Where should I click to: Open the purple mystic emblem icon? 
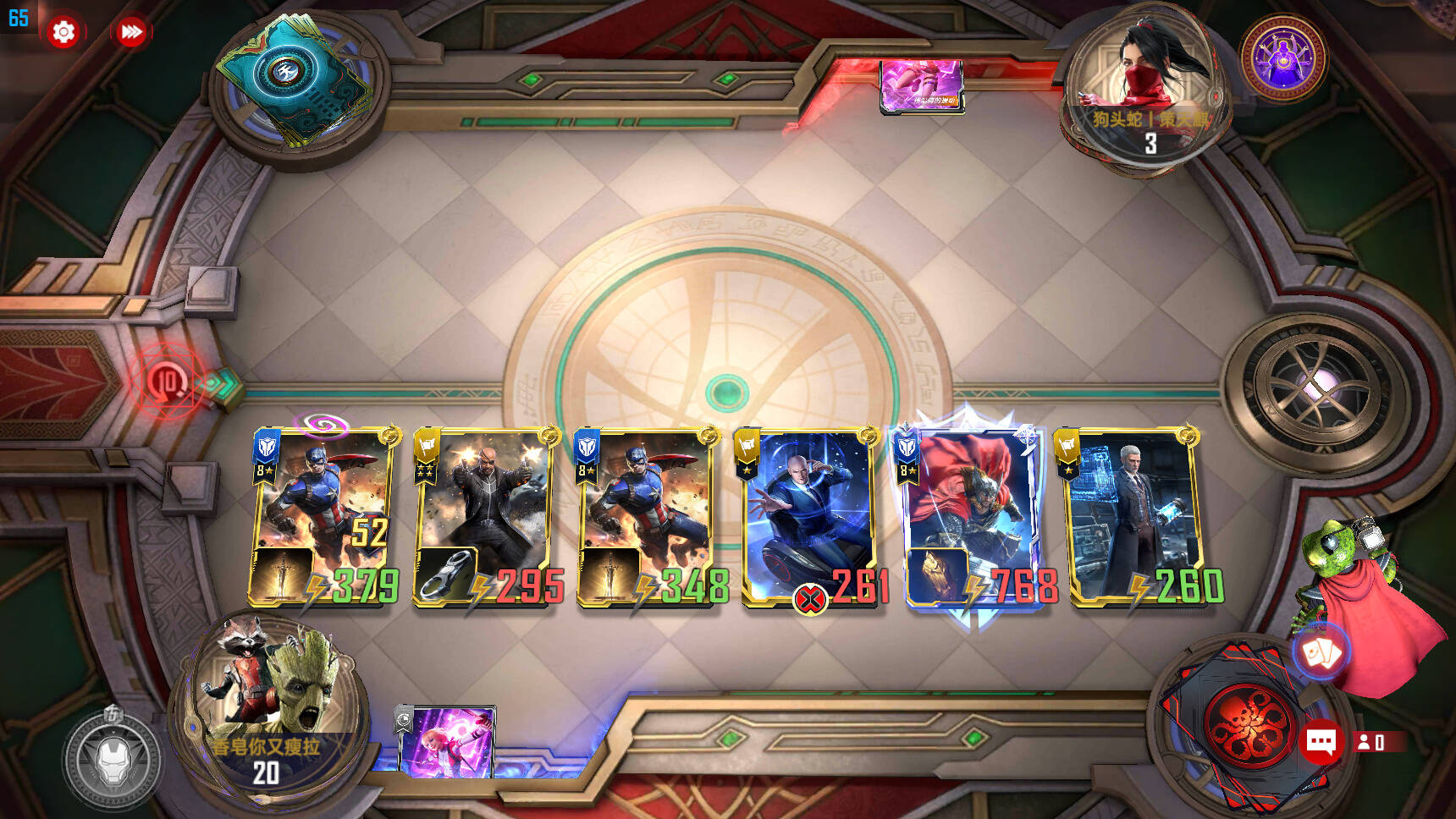(1283, 58)
